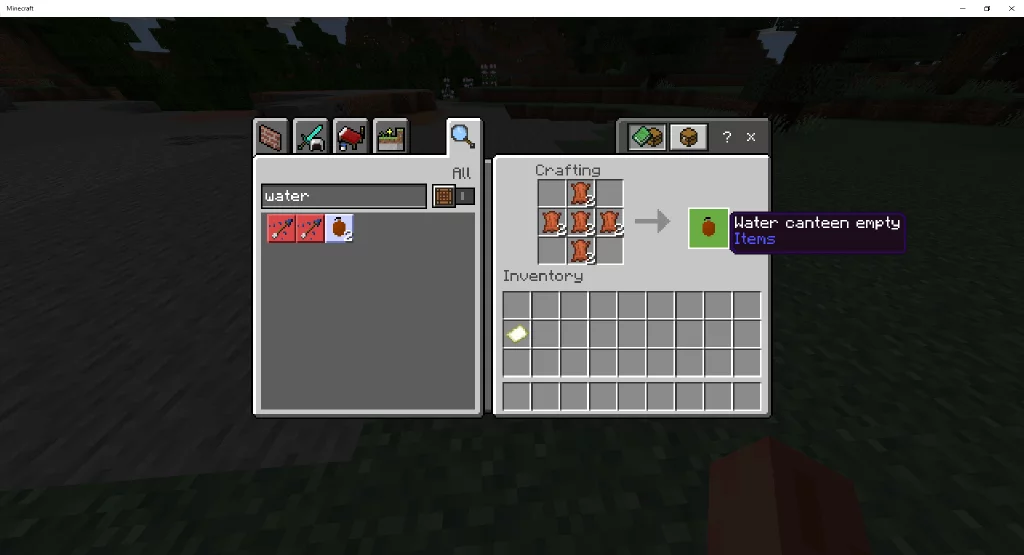1024x555 pixels.
Task: Switch to the Equipment tab with sword icon
Action: pyautogui.click(x=311, y=136)
